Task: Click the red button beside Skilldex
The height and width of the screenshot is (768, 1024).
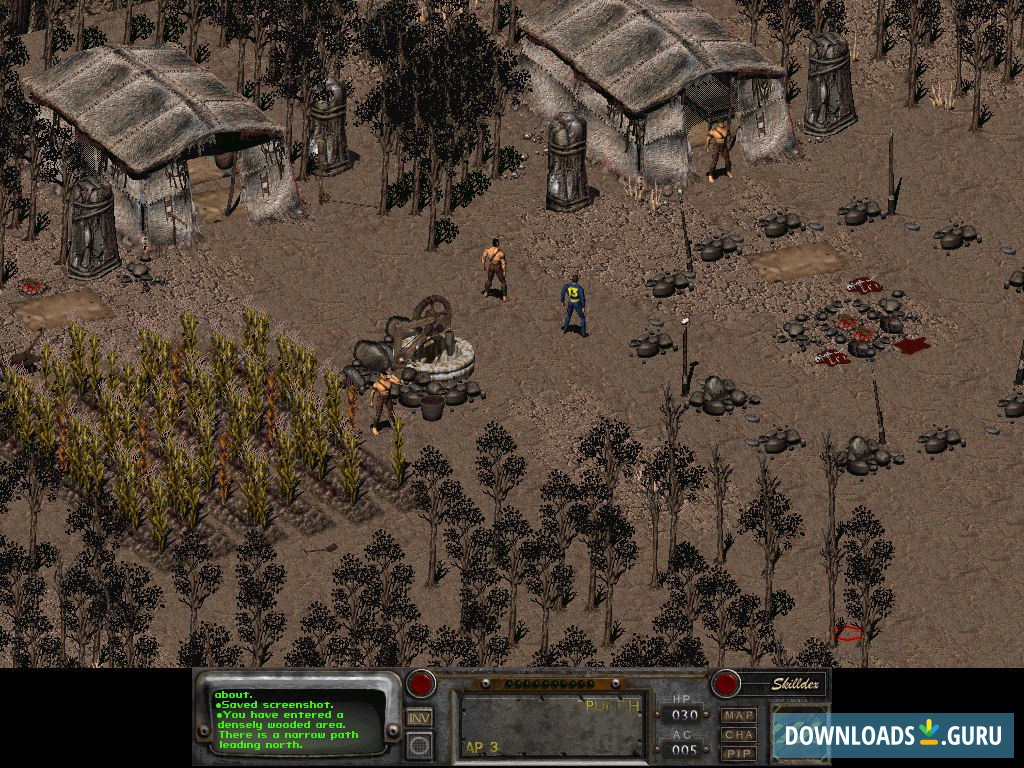Action: [725, 684]
